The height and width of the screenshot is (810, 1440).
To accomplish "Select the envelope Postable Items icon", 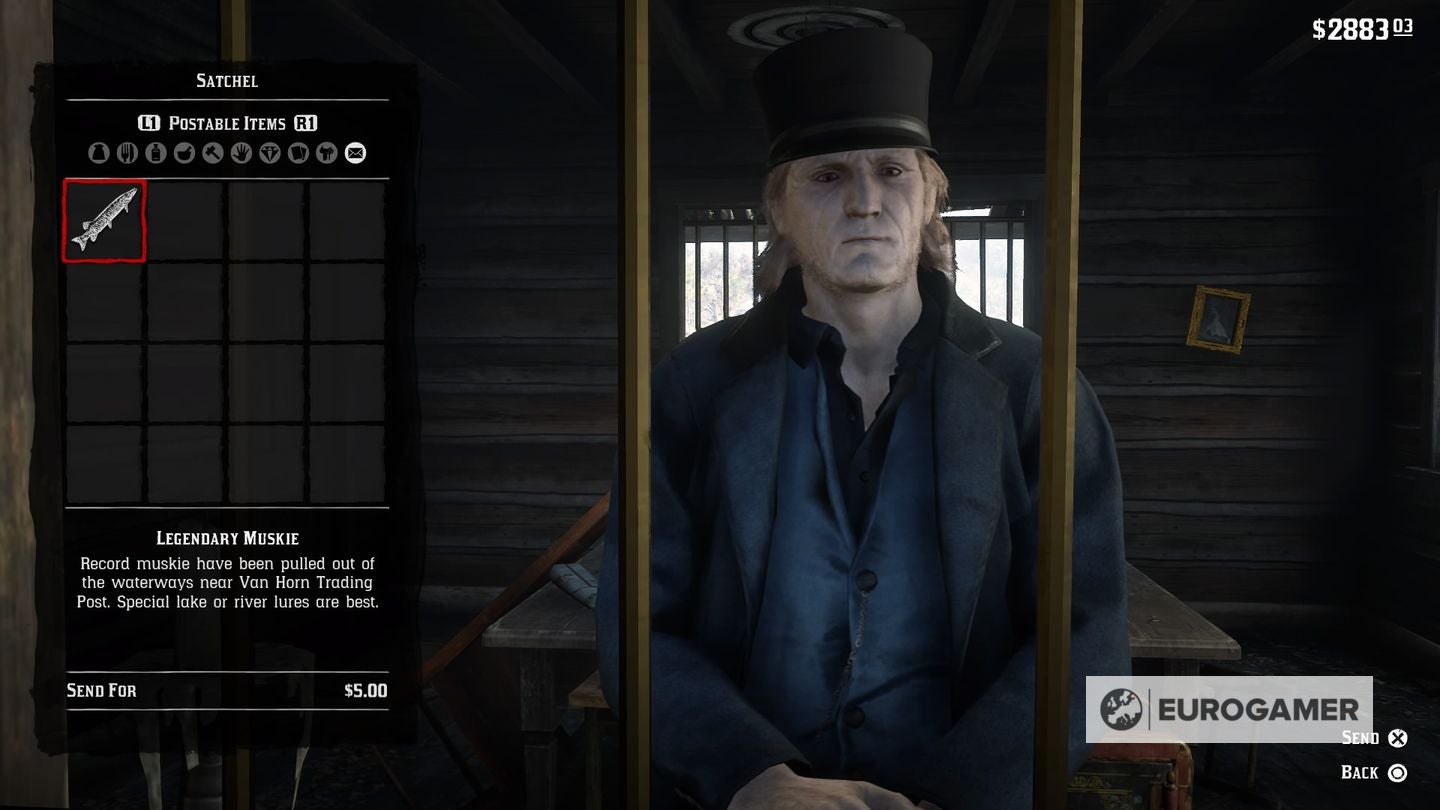I will 354,153.
